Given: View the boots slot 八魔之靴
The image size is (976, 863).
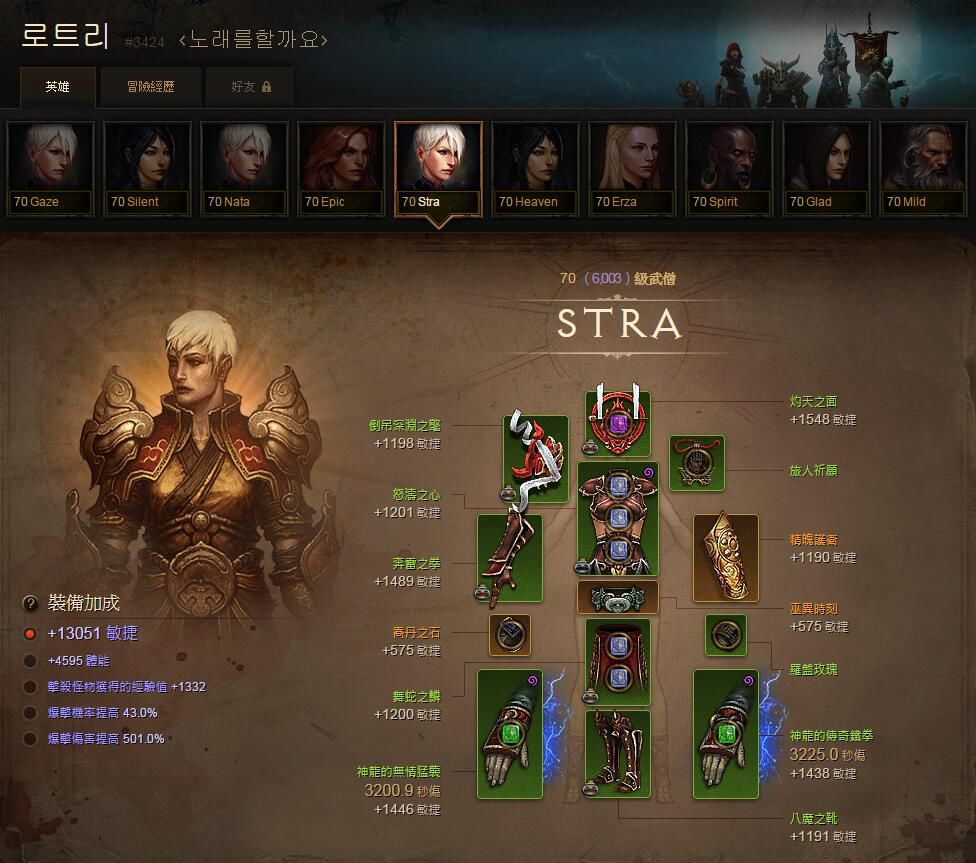Looking at the screenshot, I should (618, 754).
